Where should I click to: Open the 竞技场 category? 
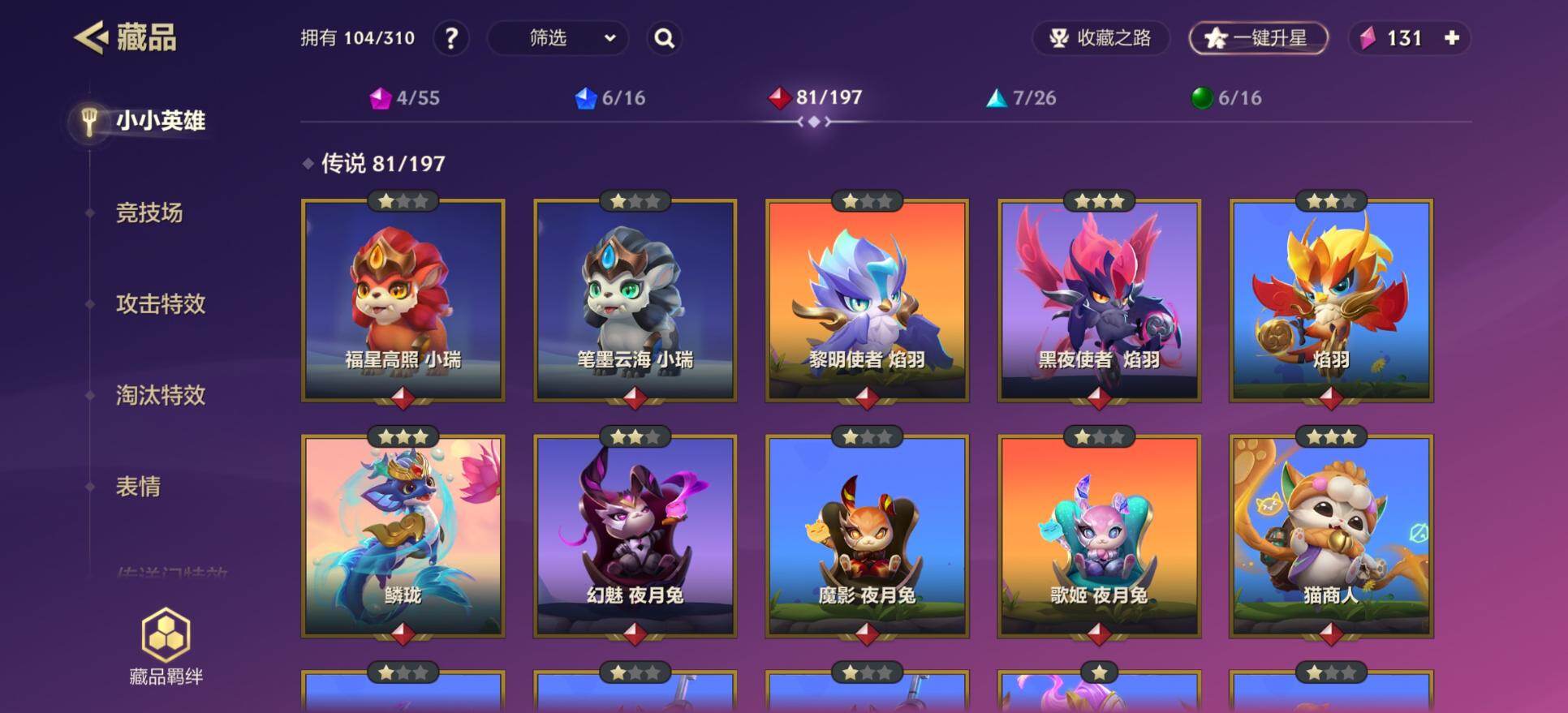click(x=149, y=213)
